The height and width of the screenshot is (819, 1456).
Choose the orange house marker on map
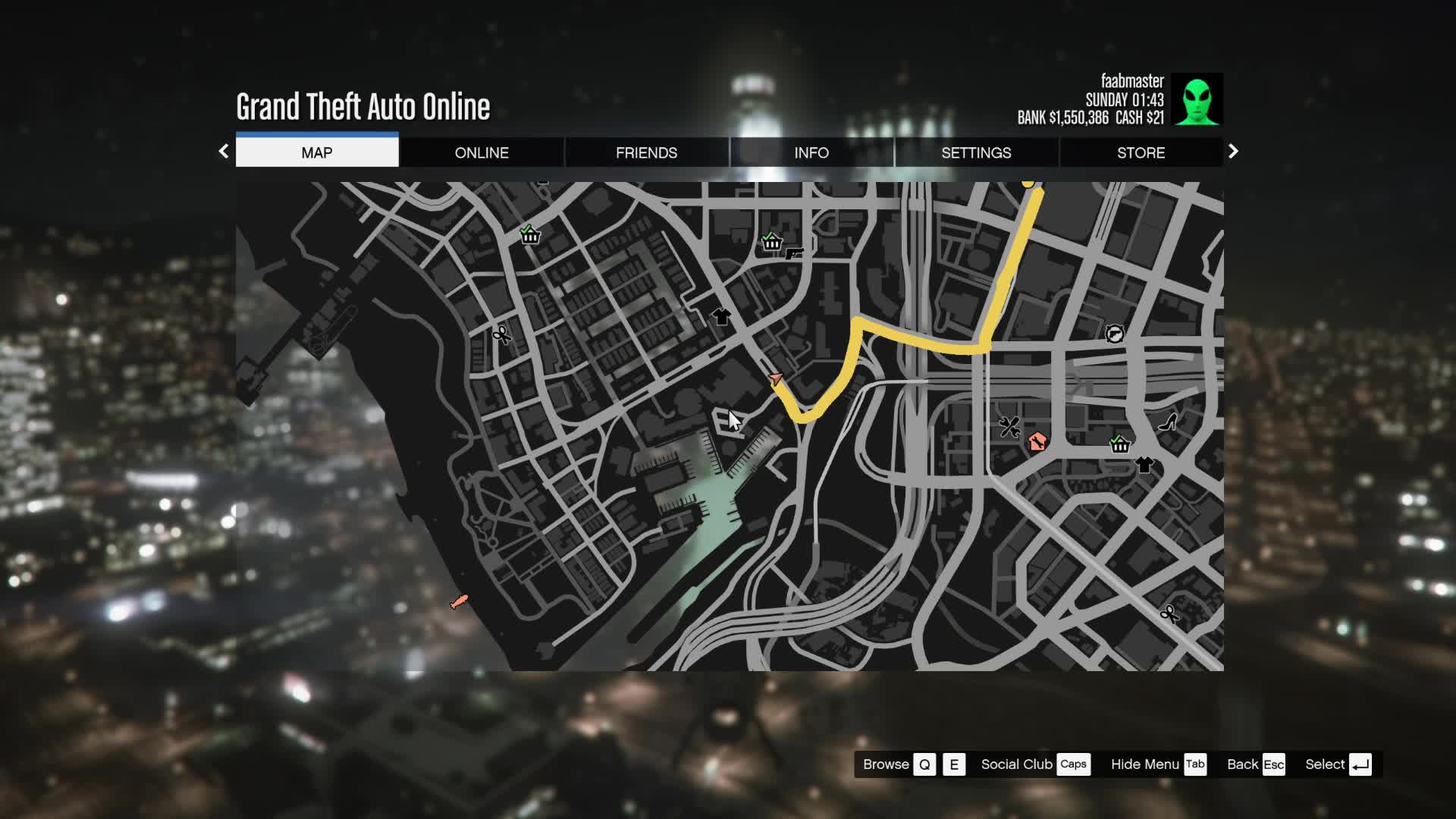click(1037, 441)
